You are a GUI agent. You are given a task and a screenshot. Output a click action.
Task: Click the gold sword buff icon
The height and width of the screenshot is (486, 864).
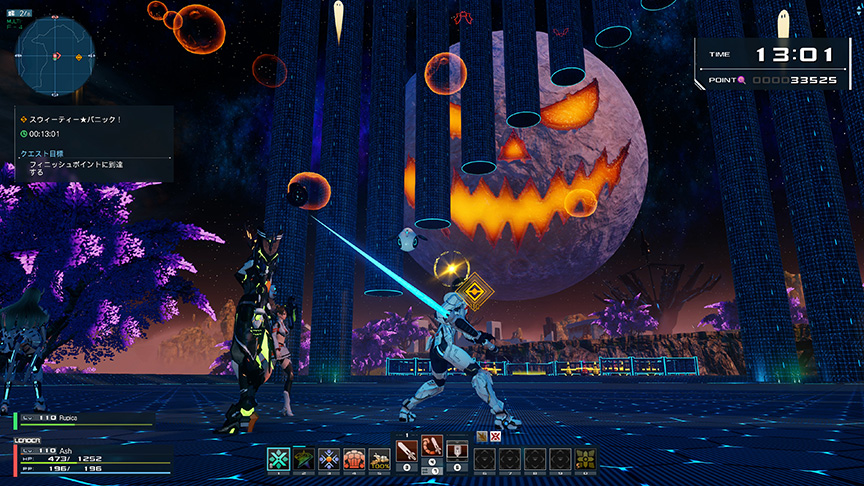click(481, 436)
